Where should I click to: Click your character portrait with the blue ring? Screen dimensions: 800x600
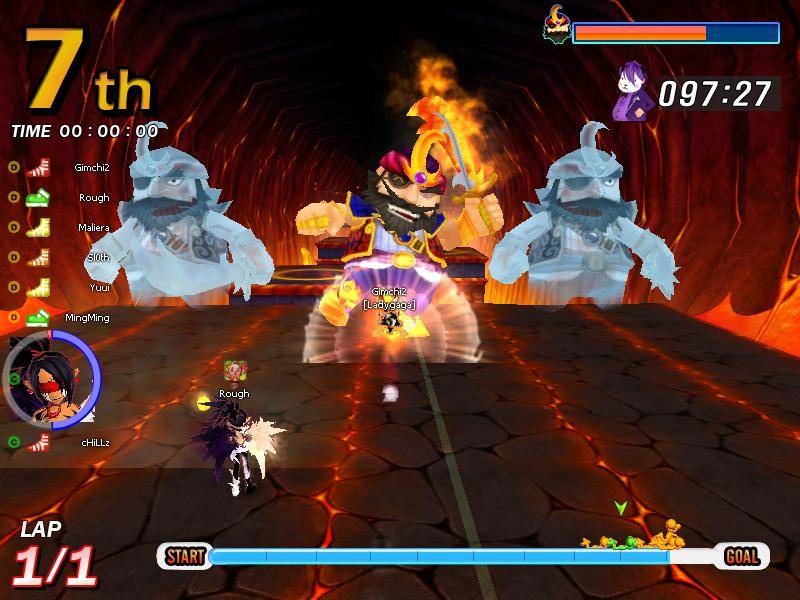pyautogui.click(x=50, y=380)
